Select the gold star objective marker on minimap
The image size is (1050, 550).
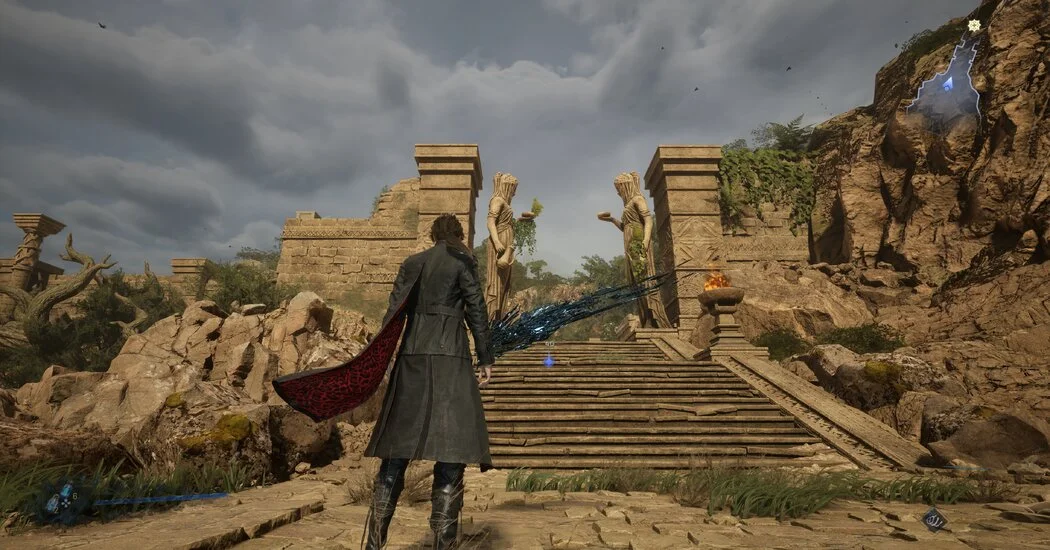click(x=974, y=25)
